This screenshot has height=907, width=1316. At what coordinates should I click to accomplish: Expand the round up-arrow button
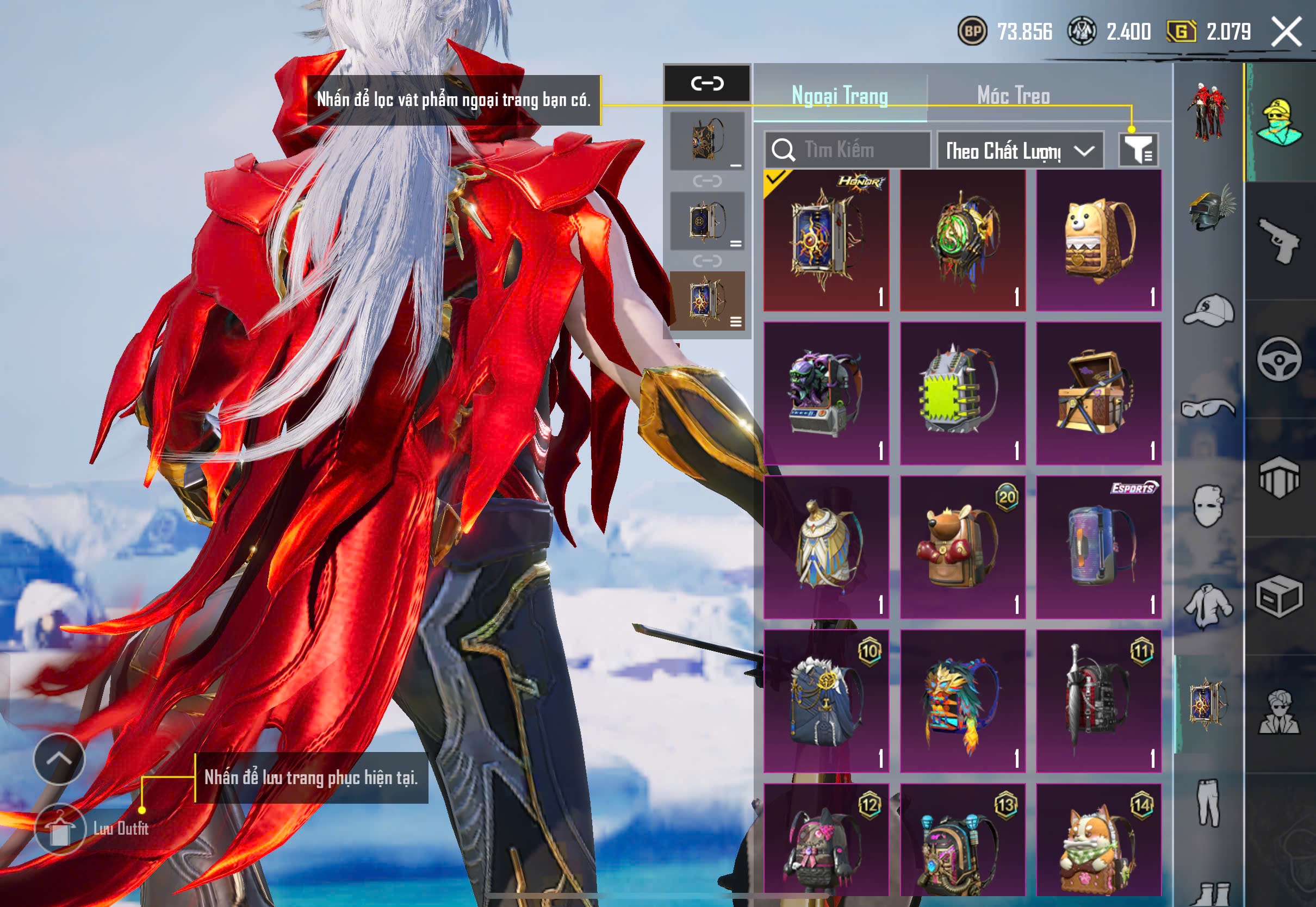[x=59, y=759]
